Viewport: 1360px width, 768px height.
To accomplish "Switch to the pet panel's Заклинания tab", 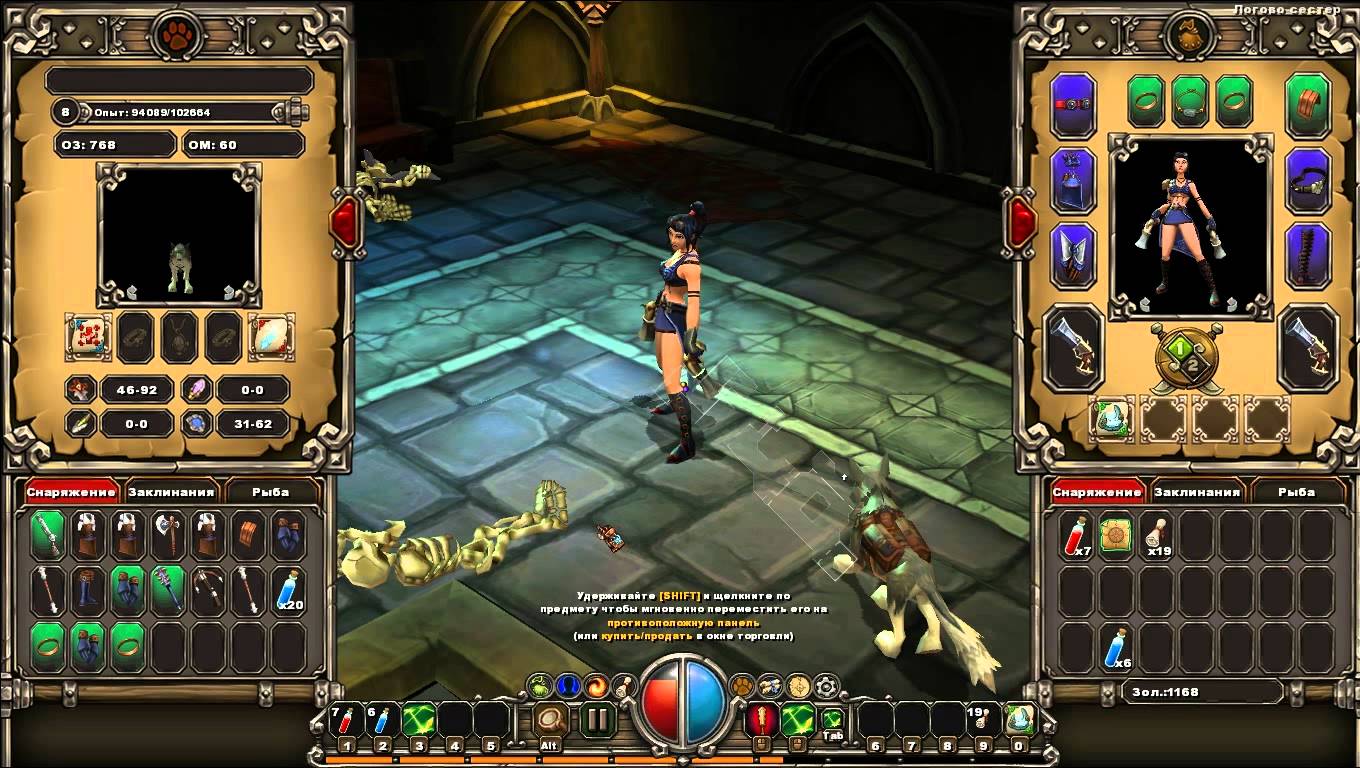I will click(171, 492).
